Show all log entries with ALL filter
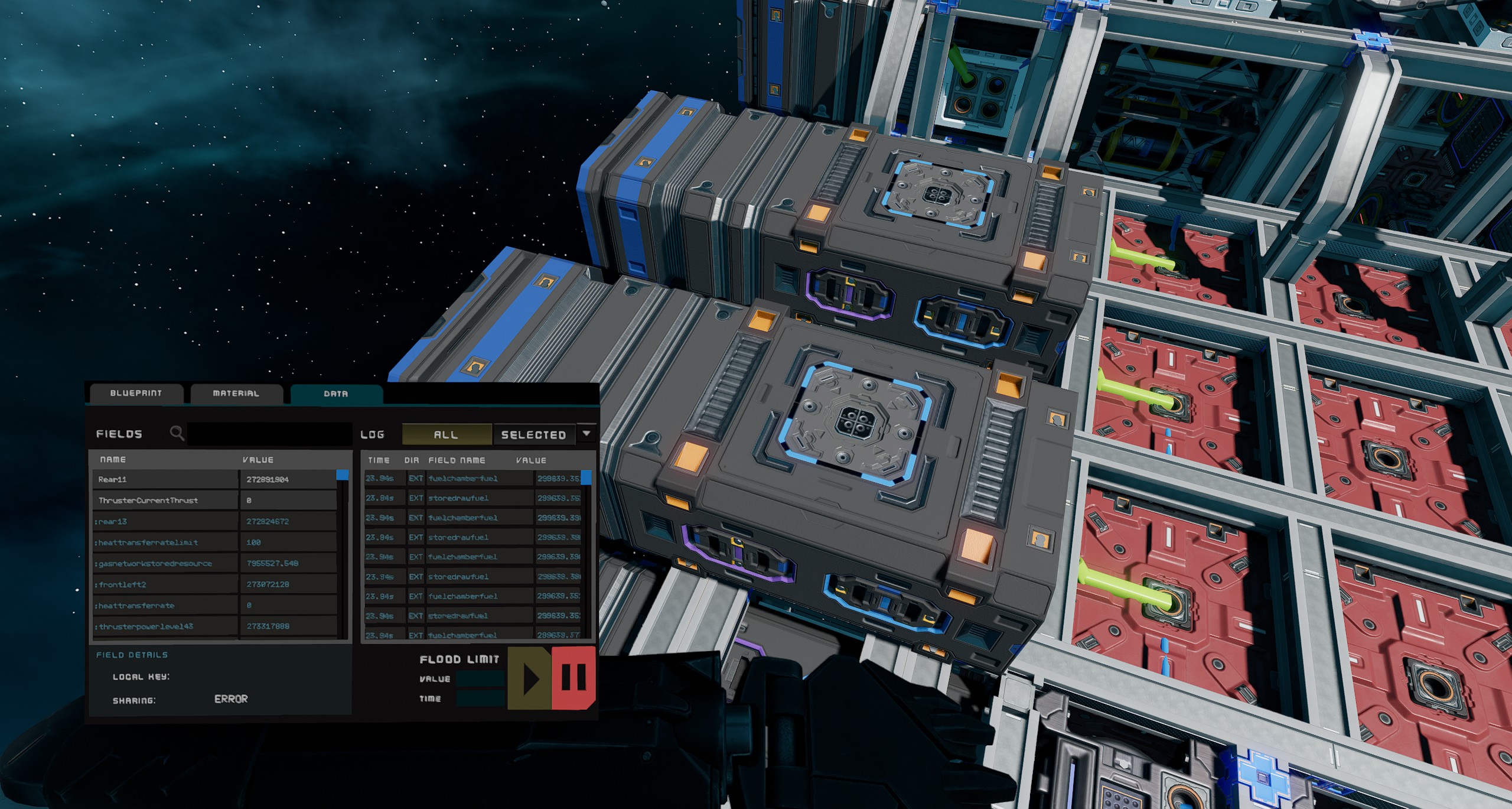The height and width of the screenshot is (809, 1512). click(446, 434)
